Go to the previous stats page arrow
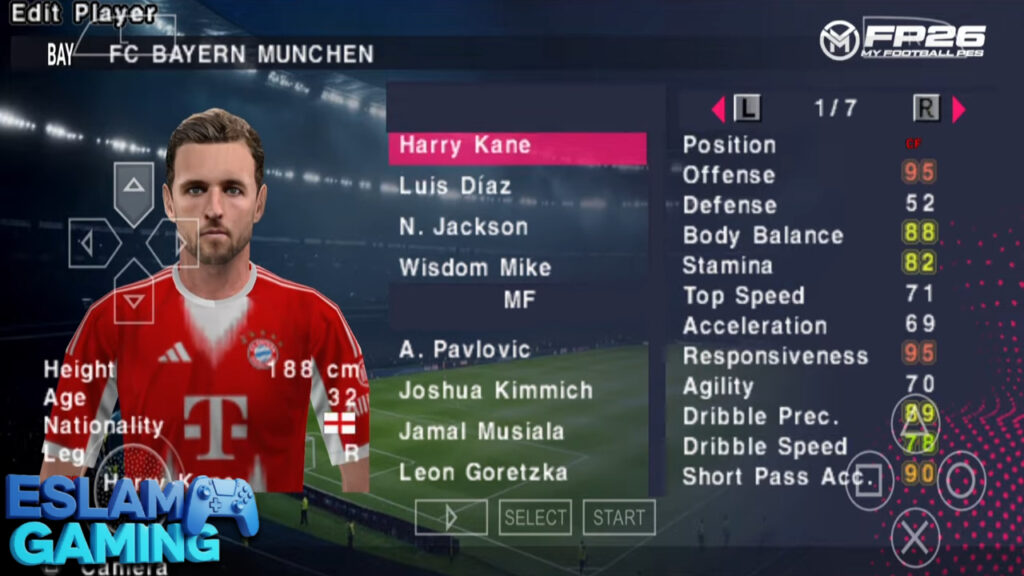The width and height of the screenshot is (1024, 576). point(717,108)
